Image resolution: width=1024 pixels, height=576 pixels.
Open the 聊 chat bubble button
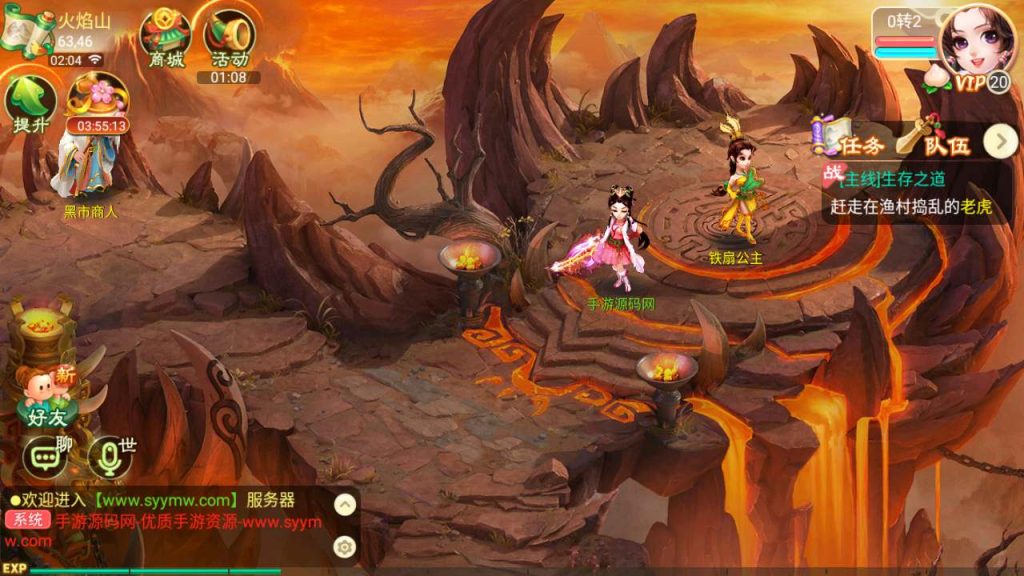pos(45,457)
